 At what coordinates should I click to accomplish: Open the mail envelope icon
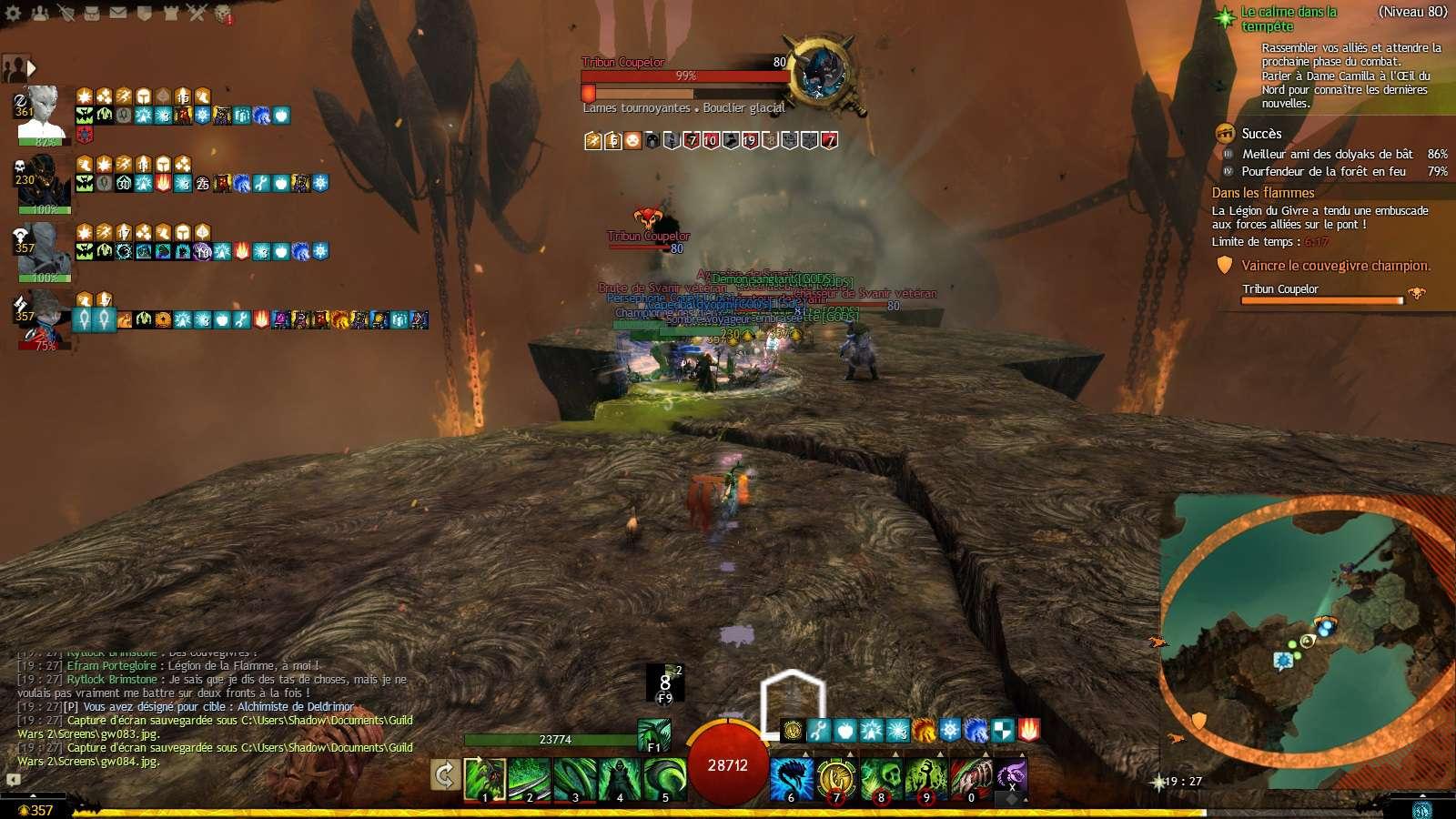click(118, 13)
